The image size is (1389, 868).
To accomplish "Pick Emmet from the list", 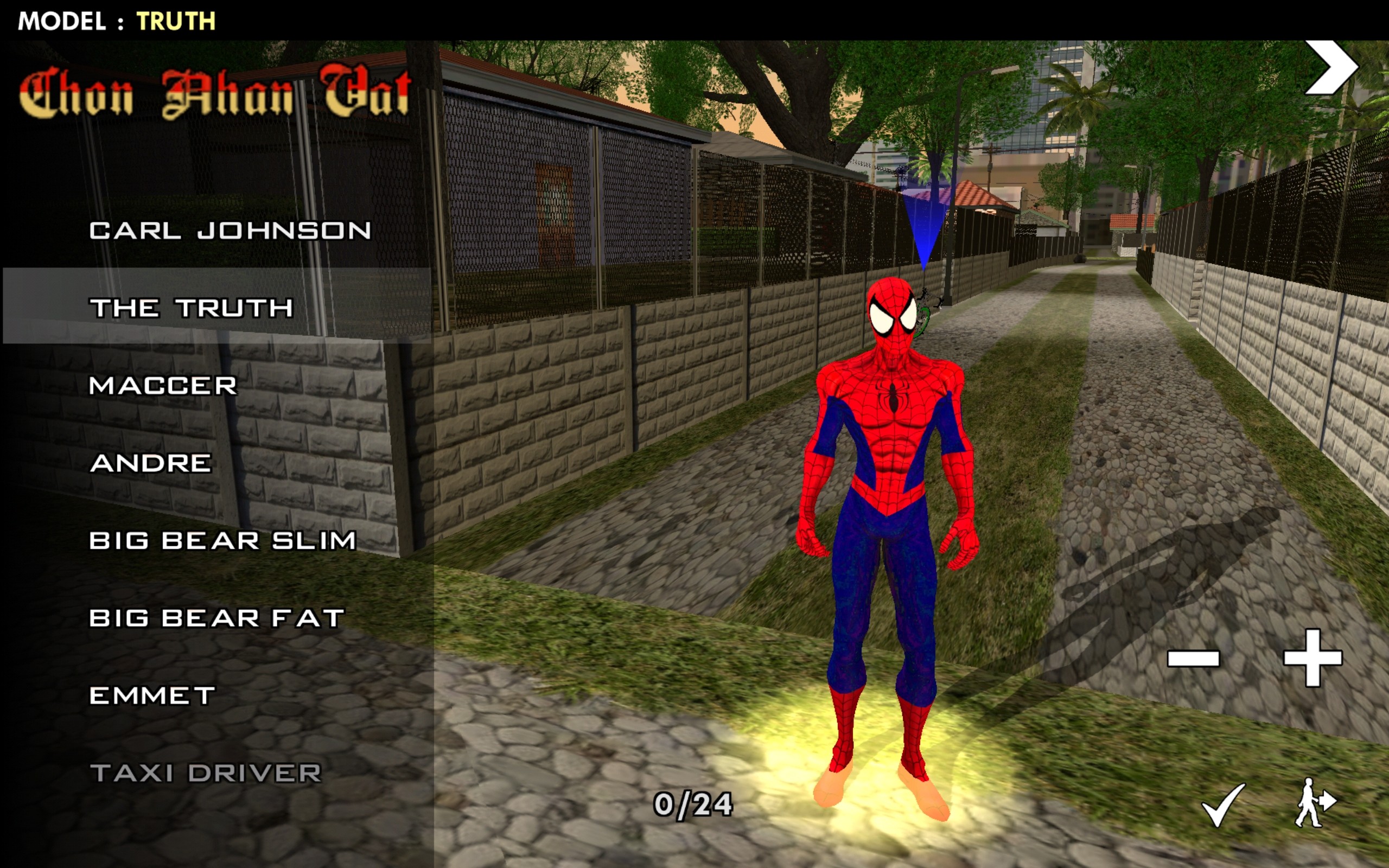I will [x=152, y=696].
